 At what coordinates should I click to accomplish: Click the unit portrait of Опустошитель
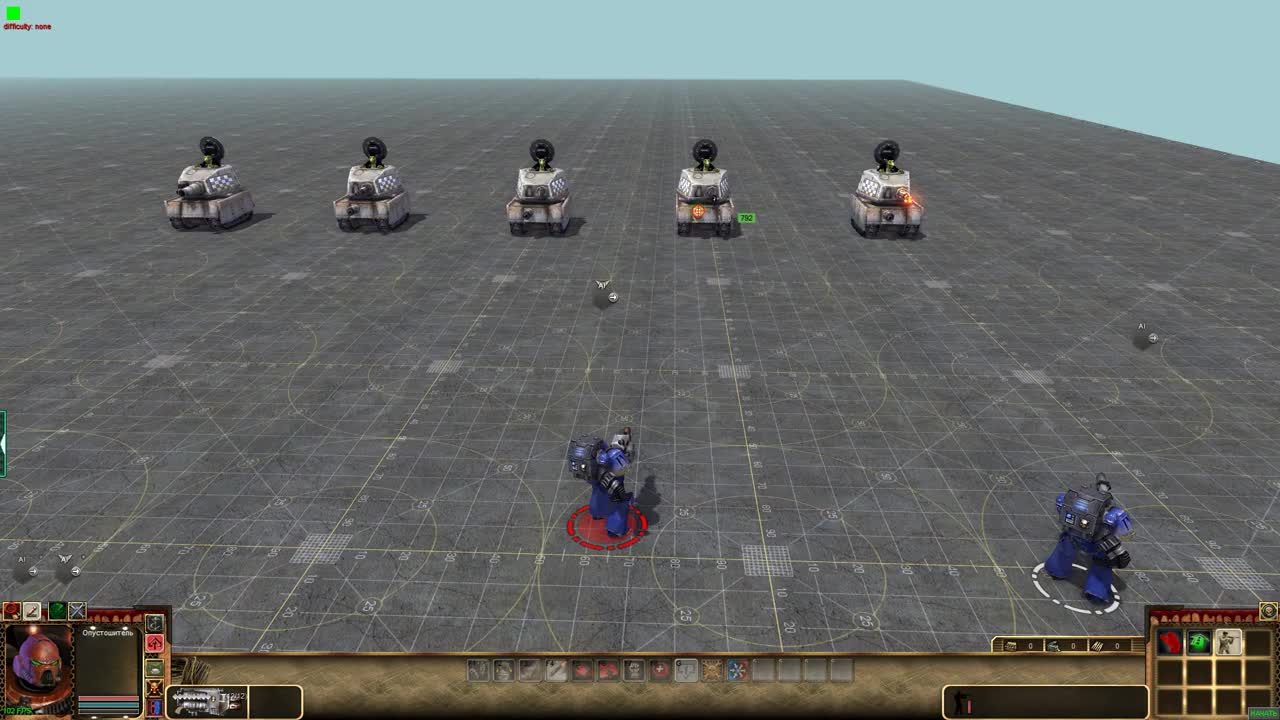pos(38,670)
